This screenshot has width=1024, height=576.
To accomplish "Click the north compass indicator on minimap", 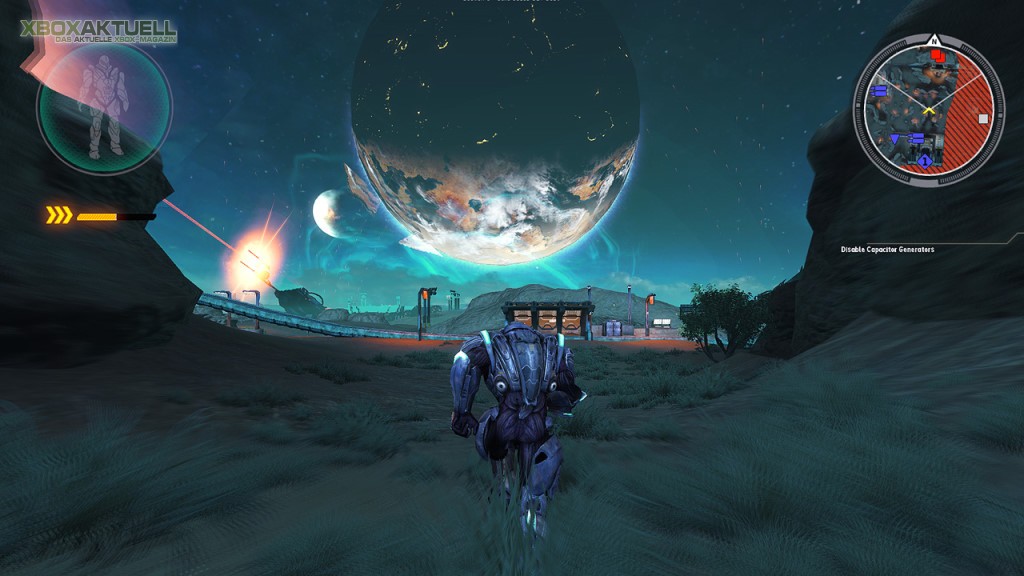I will (x=933, y=40).
